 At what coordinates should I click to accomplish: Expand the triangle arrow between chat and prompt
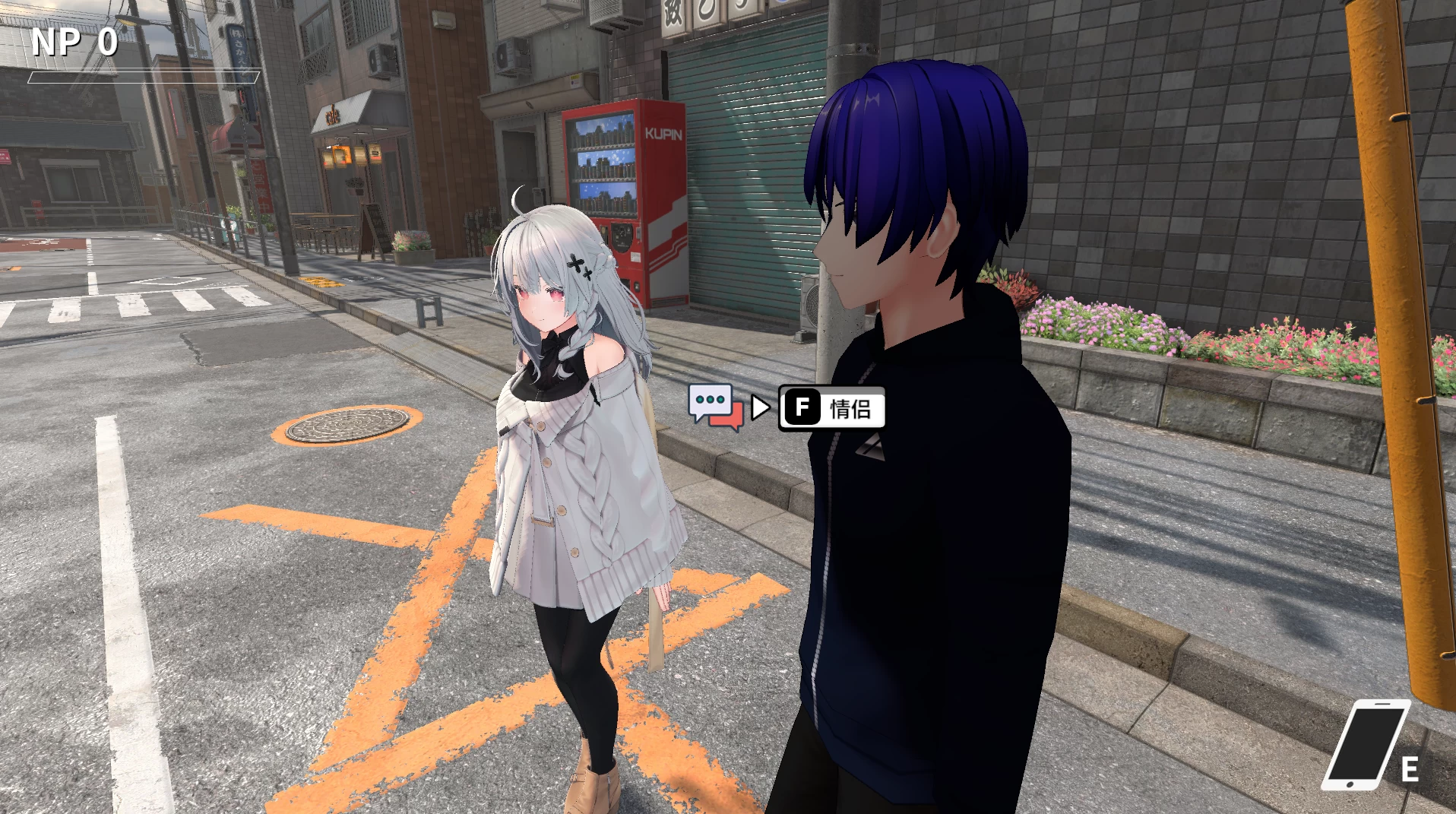point(760,407)
